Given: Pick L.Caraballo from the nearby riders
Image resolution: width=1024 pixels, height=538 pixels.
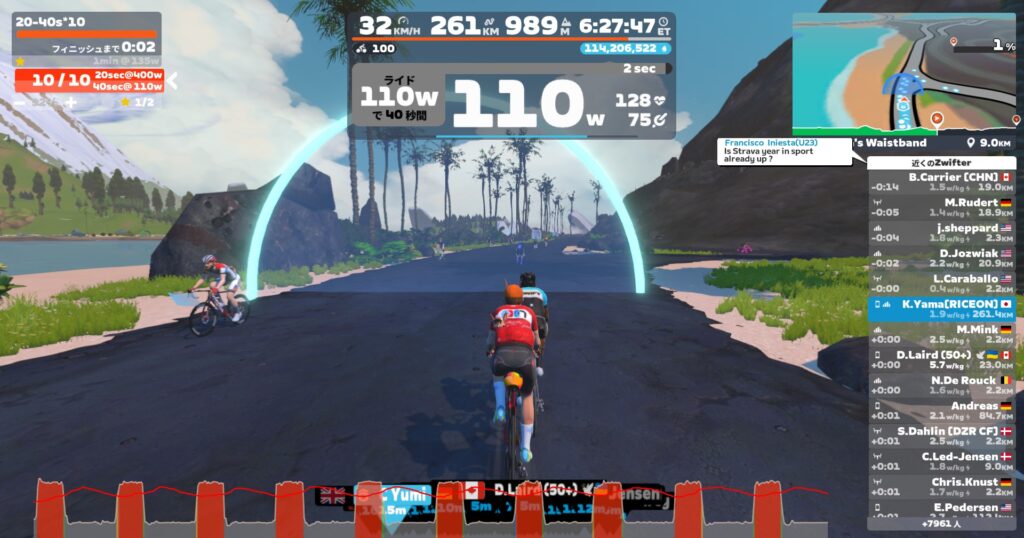Looking at the screenshot, I should pos(941,283).
